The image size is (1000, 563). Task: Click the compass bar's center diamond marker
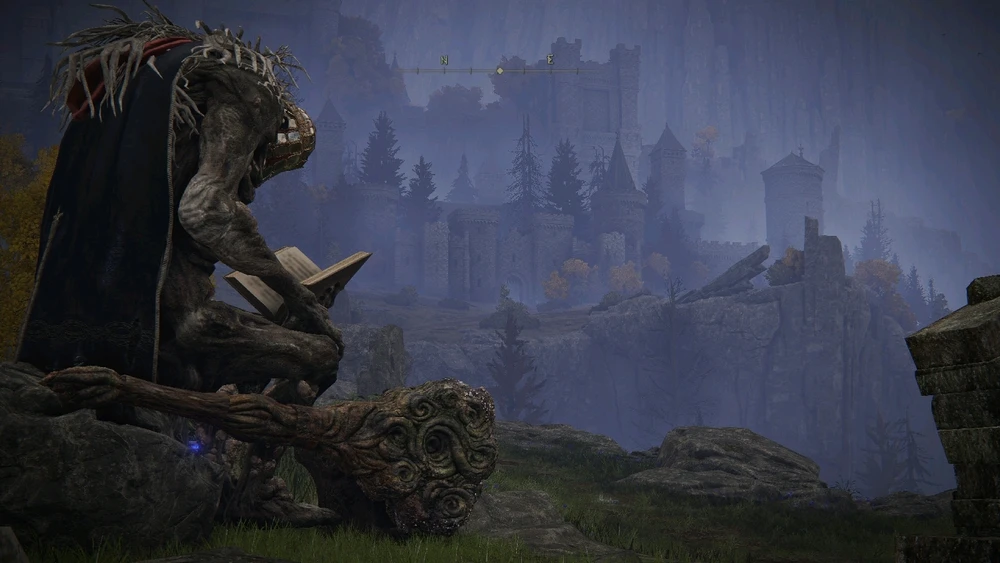pos(499,70)
